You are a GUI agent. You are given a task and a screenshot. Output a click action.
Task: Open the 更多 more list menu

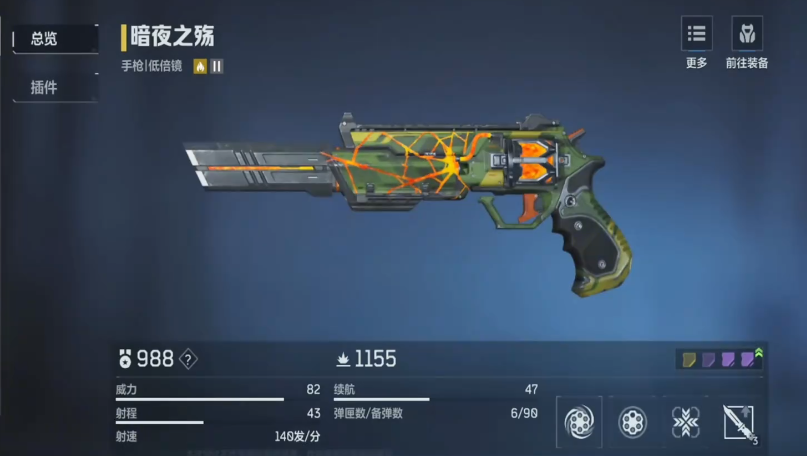pyautogui.click(x=696, y=34)
